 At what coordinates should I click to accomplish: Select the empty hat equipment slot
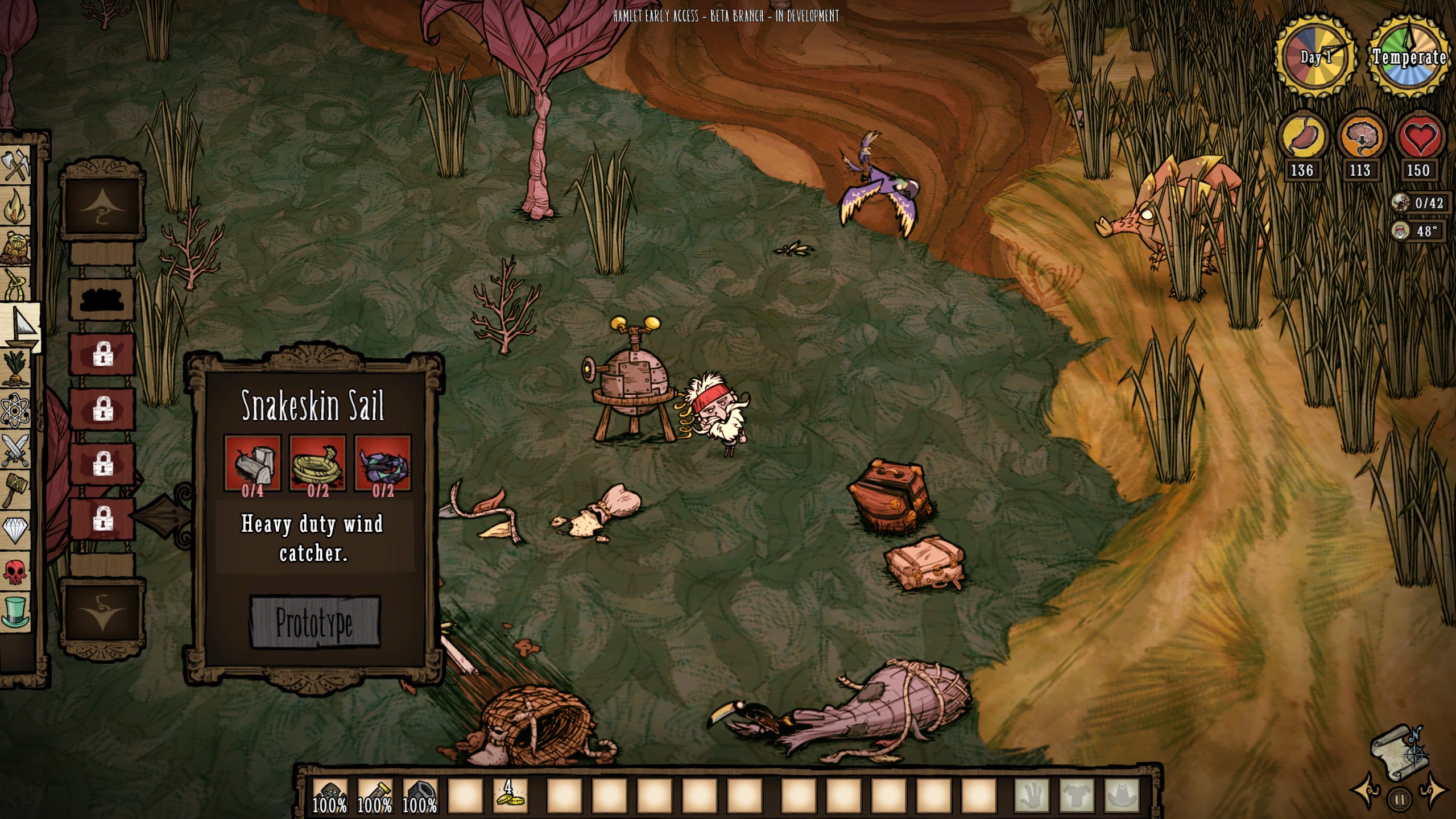coord(1122,796)
